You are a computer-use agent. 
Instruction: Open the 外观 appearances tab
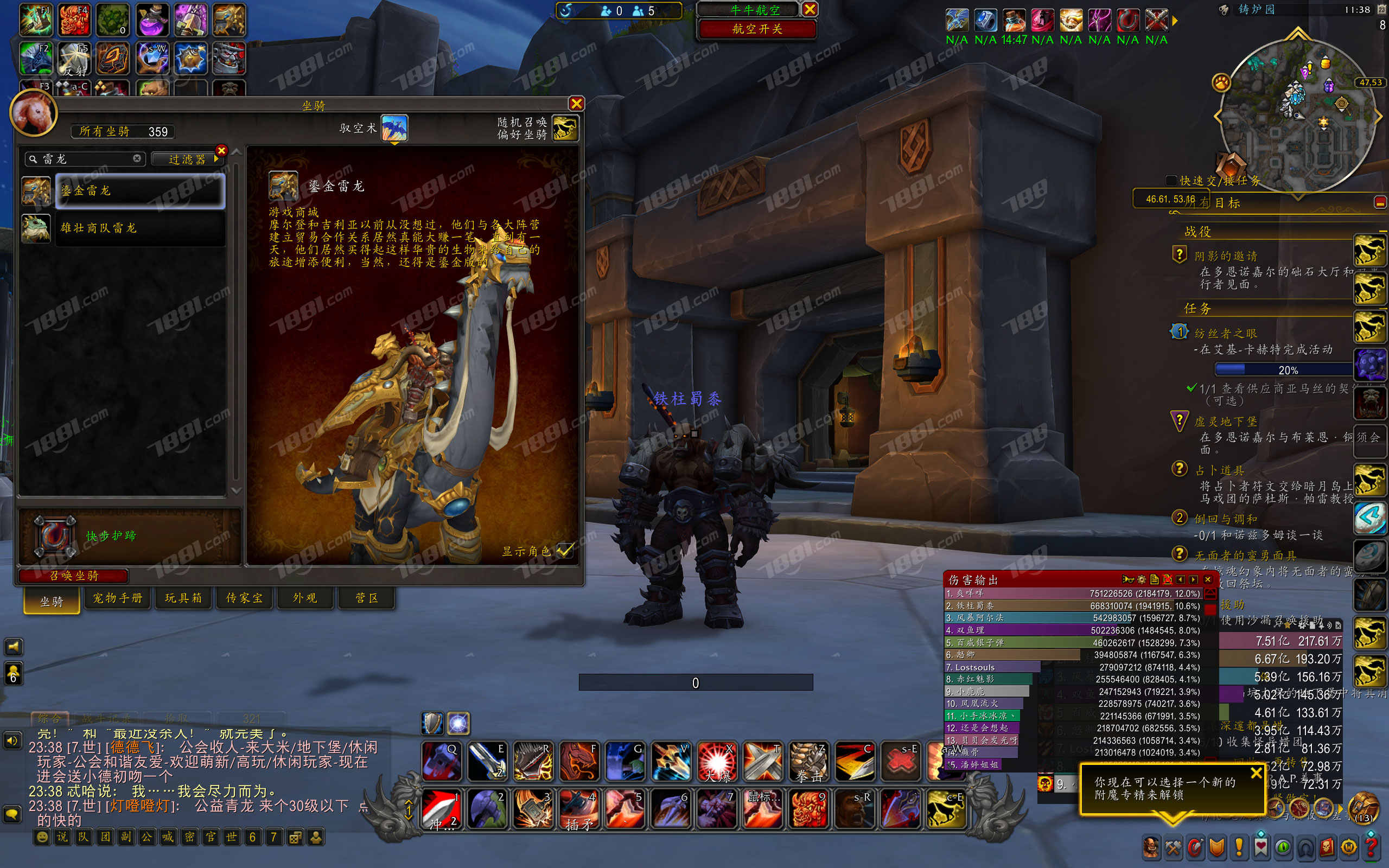pyautogui.click(x=305, y=598)
